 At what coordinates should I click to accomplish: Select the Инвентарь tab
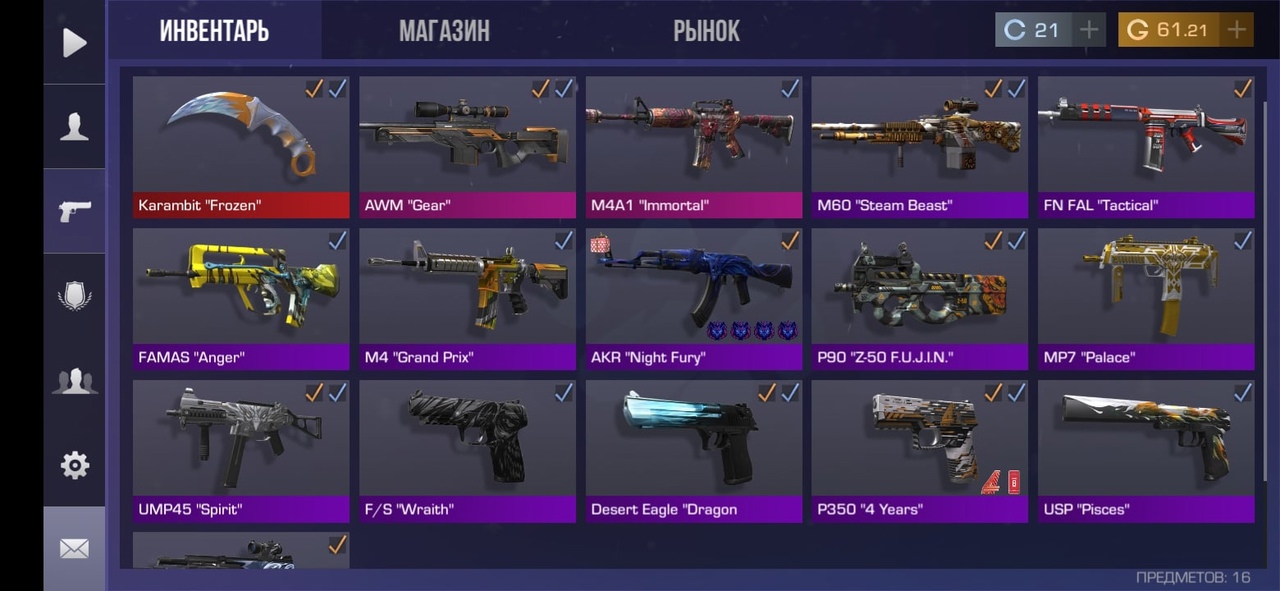coord(214,31)
